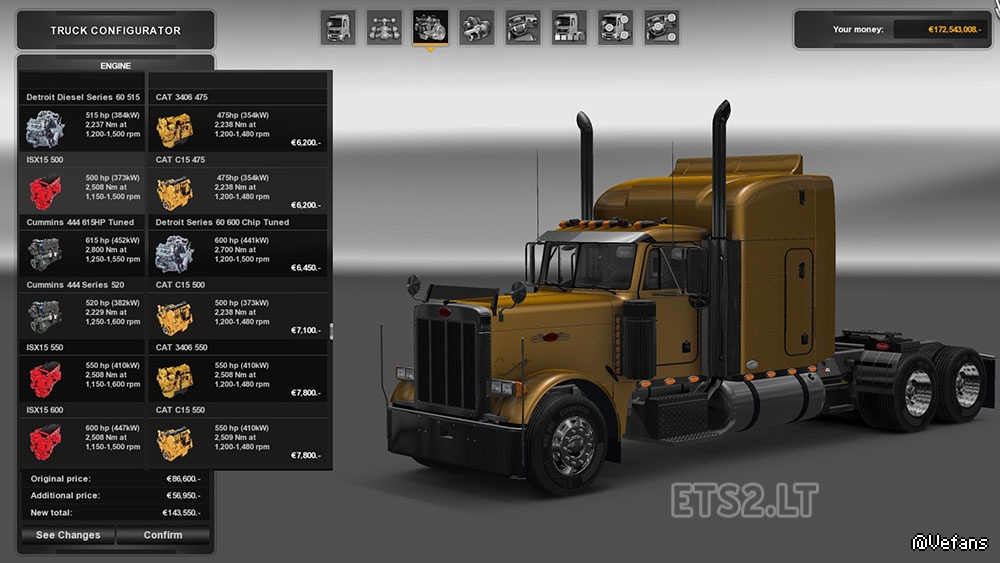The height and width of the screenshot is (563, 1000).
Task: Select the Detroit Diesel Series 60 515 engine
Action: [83, 129]
